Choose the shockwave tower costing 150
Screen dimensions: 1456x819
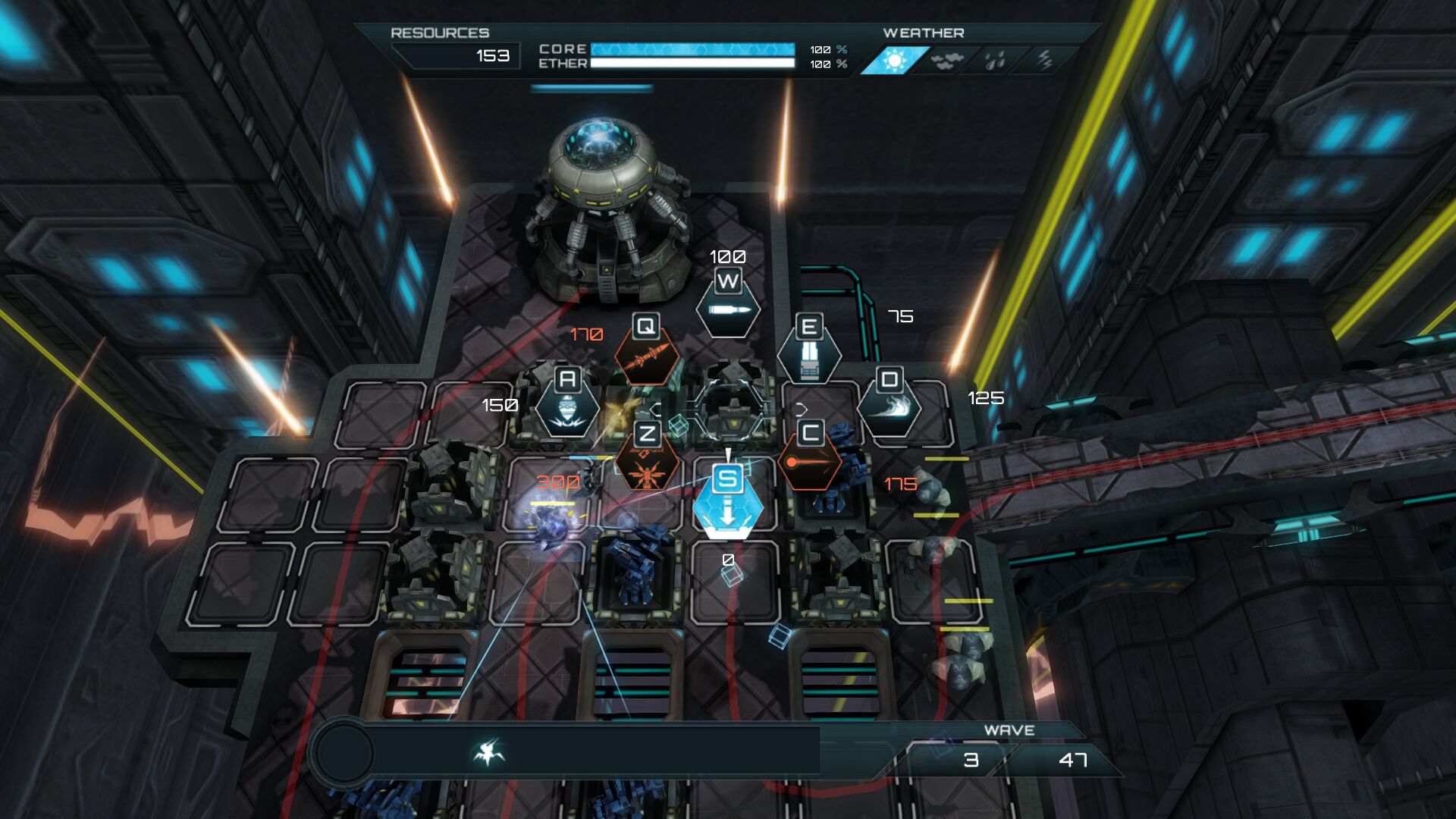pos(567,408)
